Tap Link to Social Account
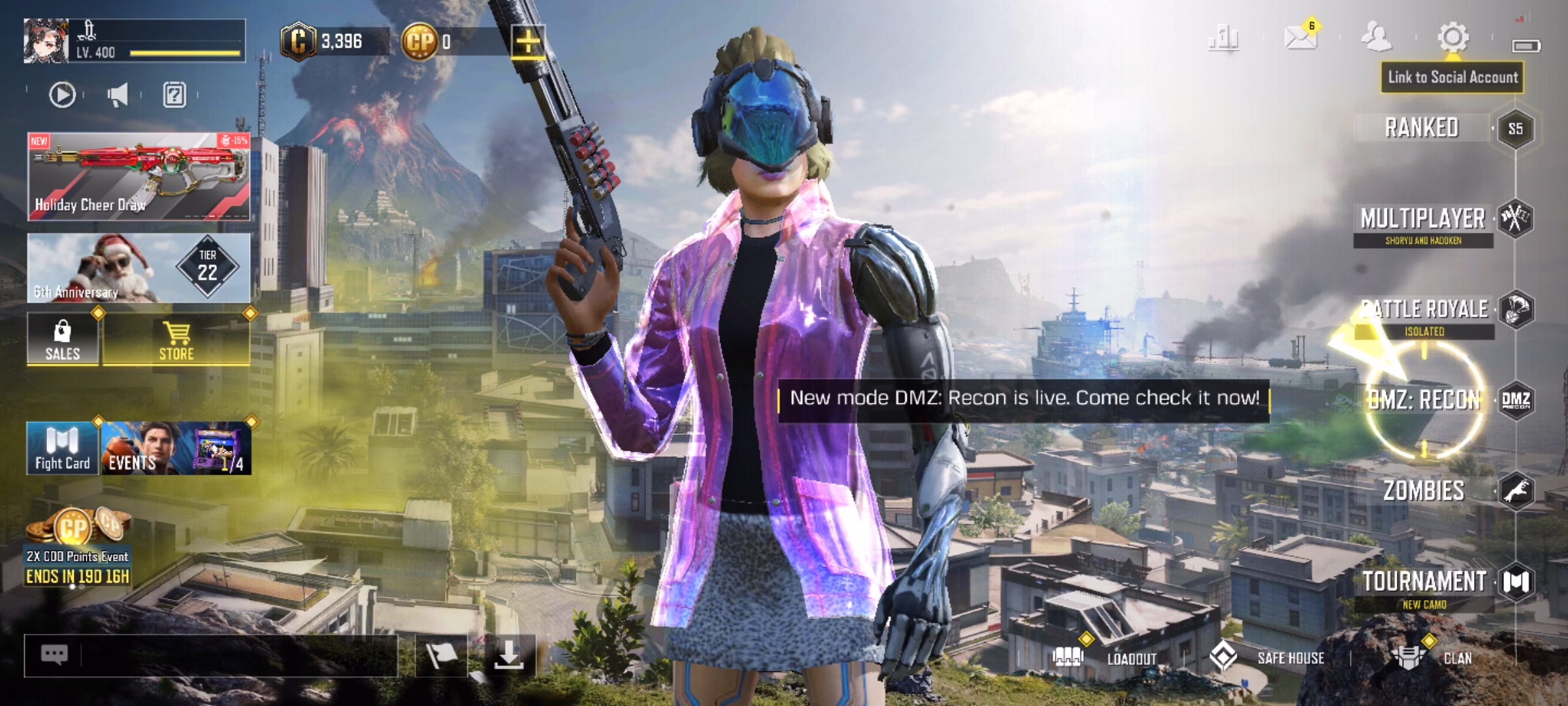 tap(1452, 78)
